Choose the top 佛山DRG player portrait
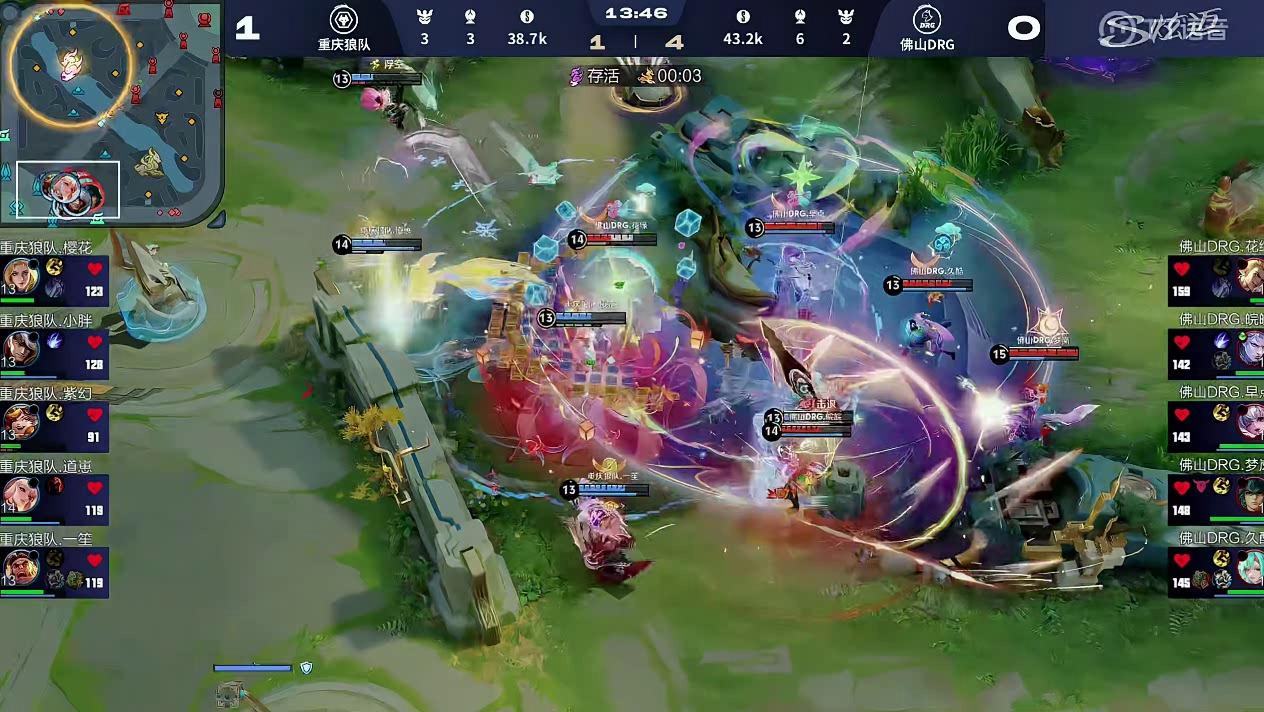The width and height of the screenshot is (1264, 712). click(x=1250, y=277)
